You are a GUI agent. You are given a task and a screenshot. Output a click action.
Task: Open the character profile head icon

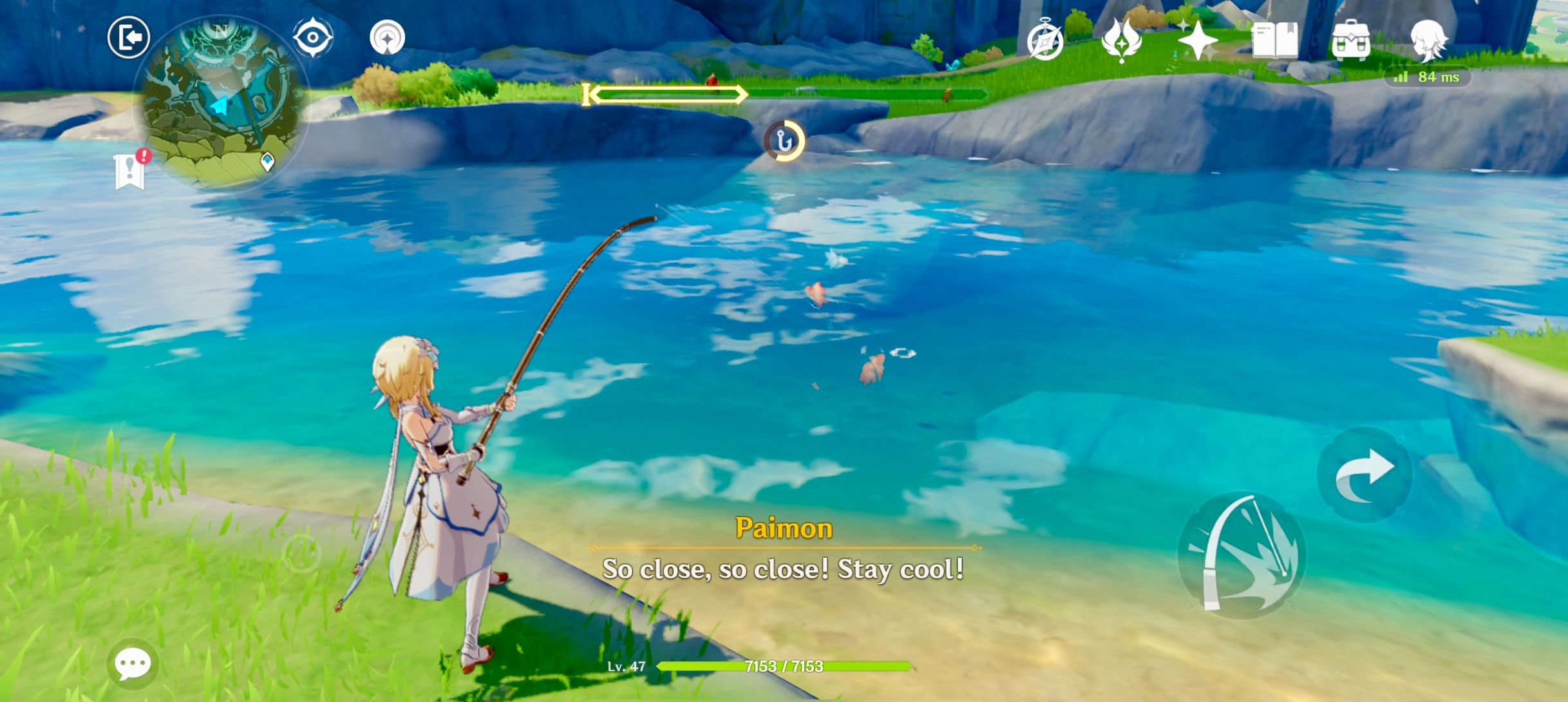[1429, 40]
